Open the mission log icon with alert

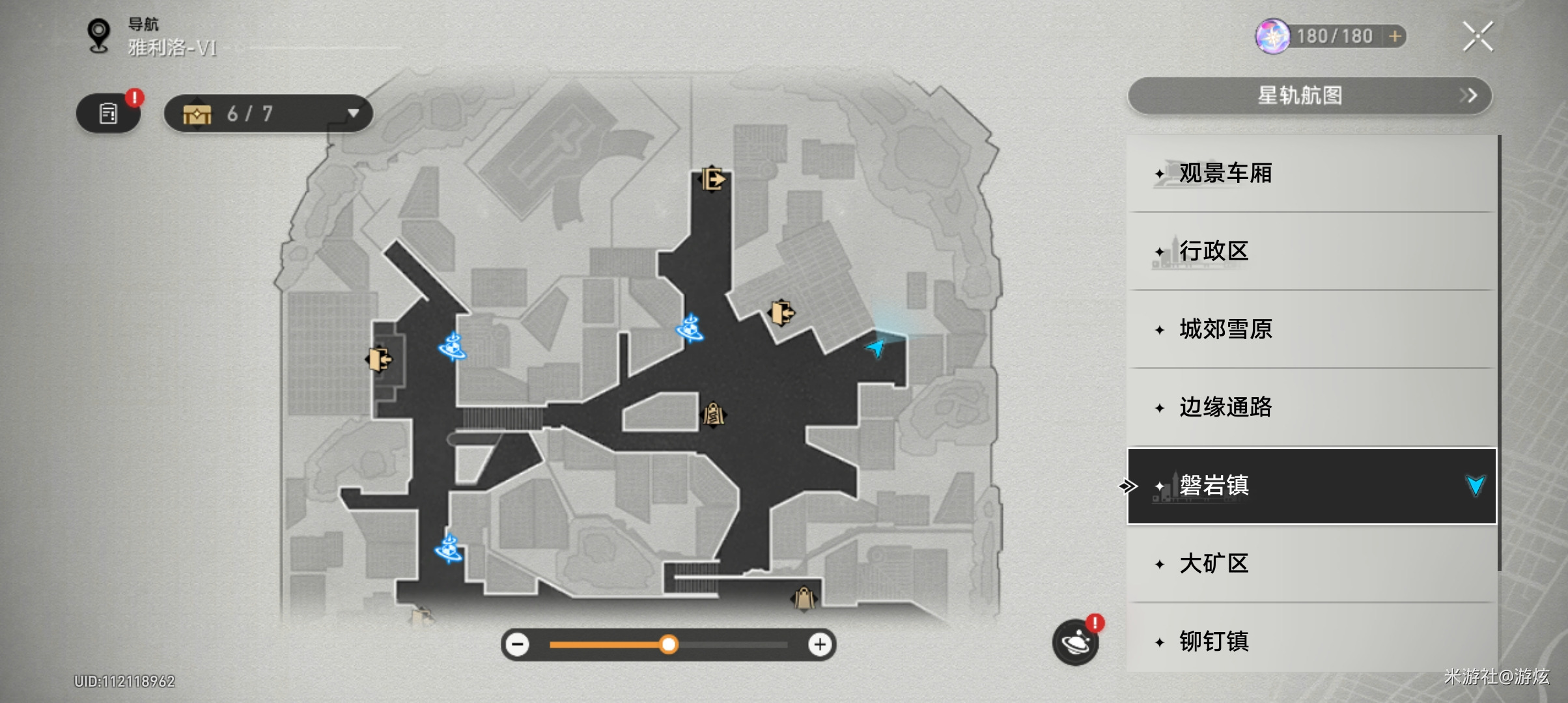point(109,114)
